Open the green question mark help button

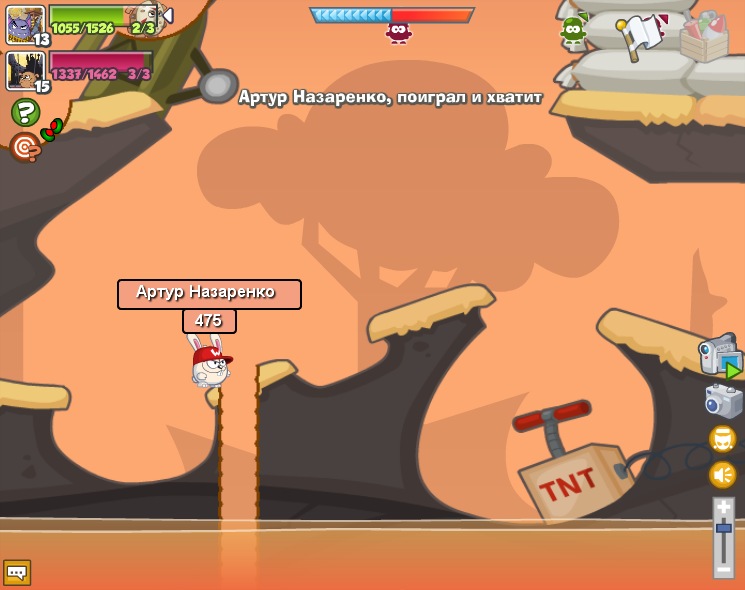coord(25,112)
